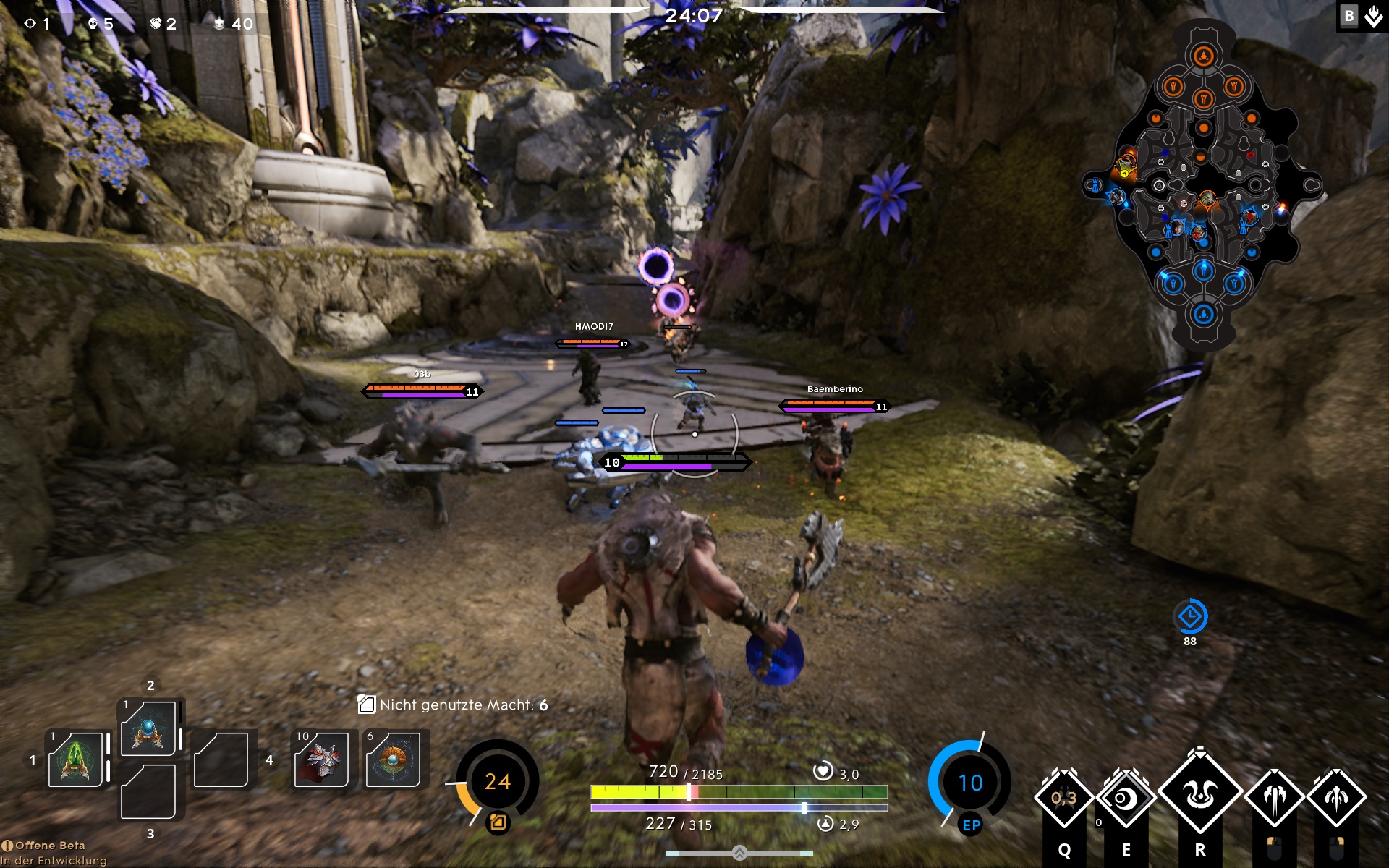
Task: Click the blue allied core on minimap
Action: [1204, 315]
